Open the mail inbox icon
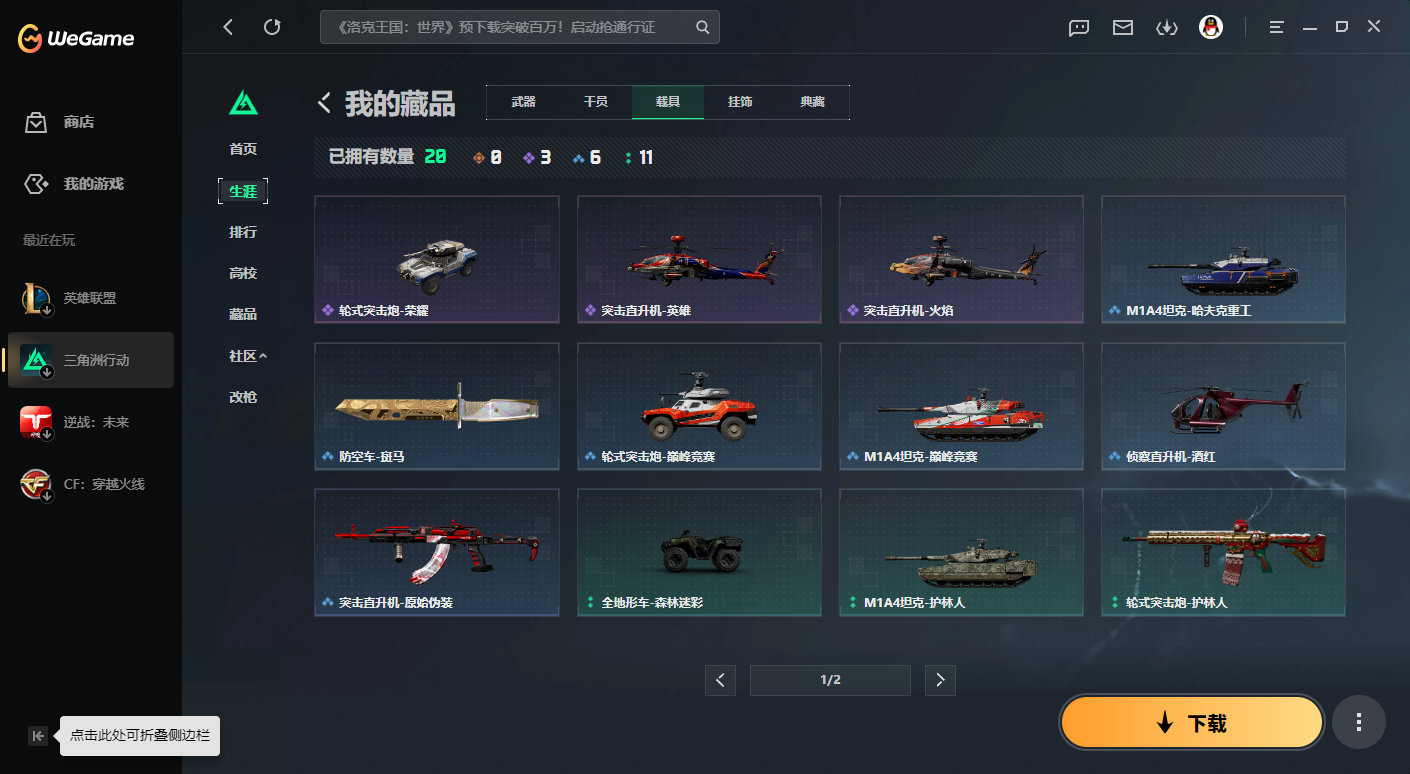This screenshot has width=1410, height=774. pyautogui.click(x=1122, y=28)
